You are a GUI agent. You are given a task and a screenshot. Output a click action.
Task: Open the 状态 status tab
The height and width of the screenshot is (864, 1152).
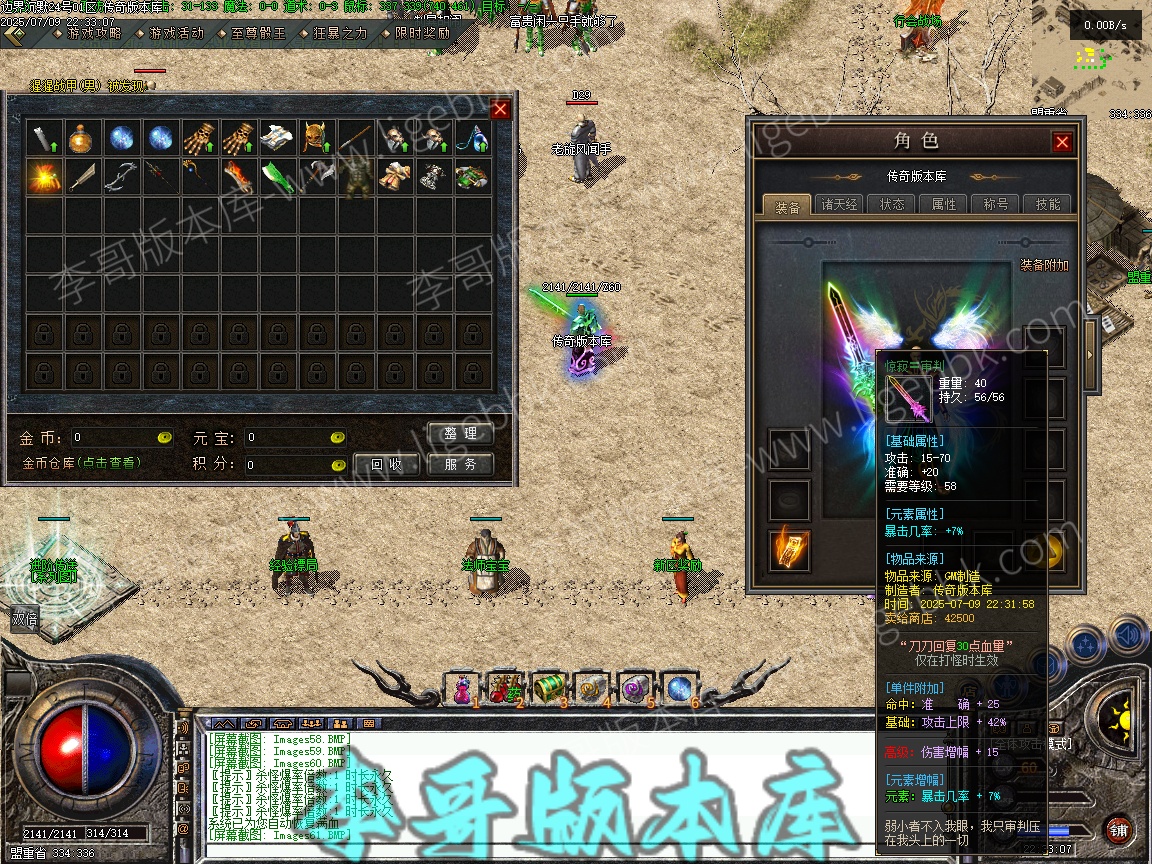[892, 205]
